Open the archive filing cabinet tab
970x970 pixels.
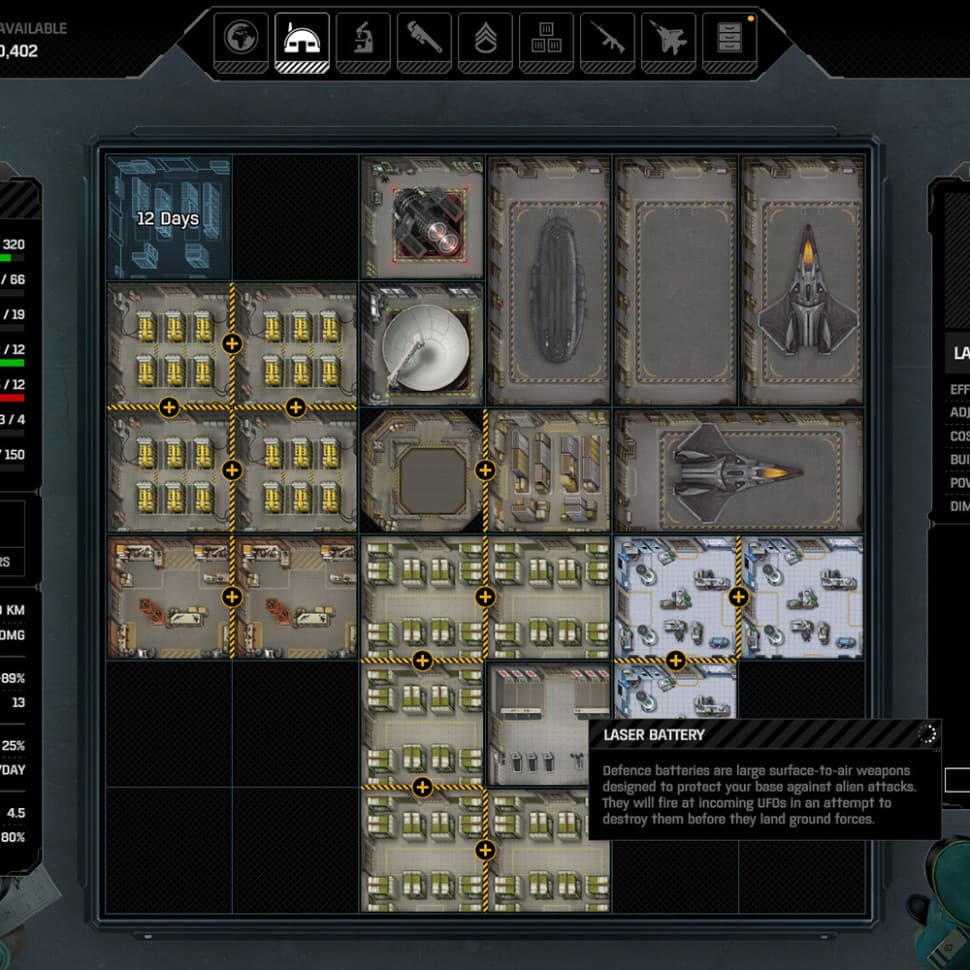[x=730, y=41]
